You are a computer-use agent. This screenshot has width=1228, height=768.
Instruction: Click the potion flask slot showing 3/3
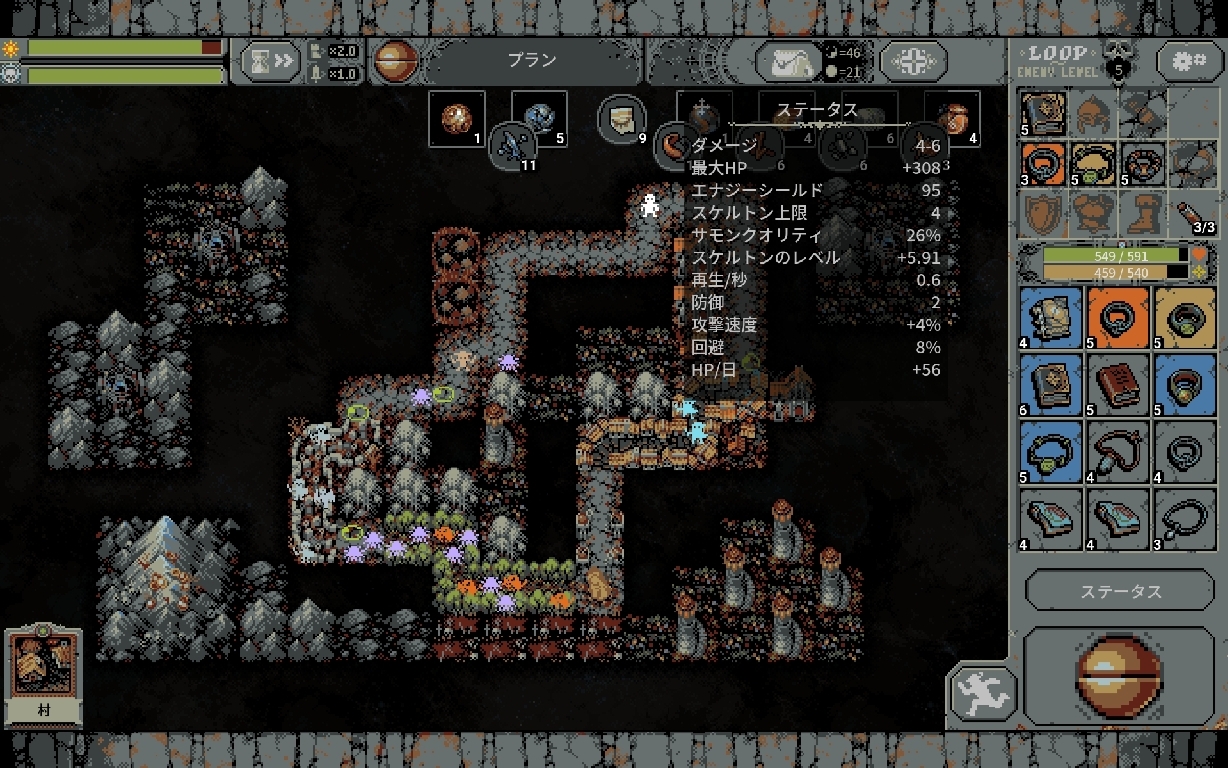coord(1191,214)
